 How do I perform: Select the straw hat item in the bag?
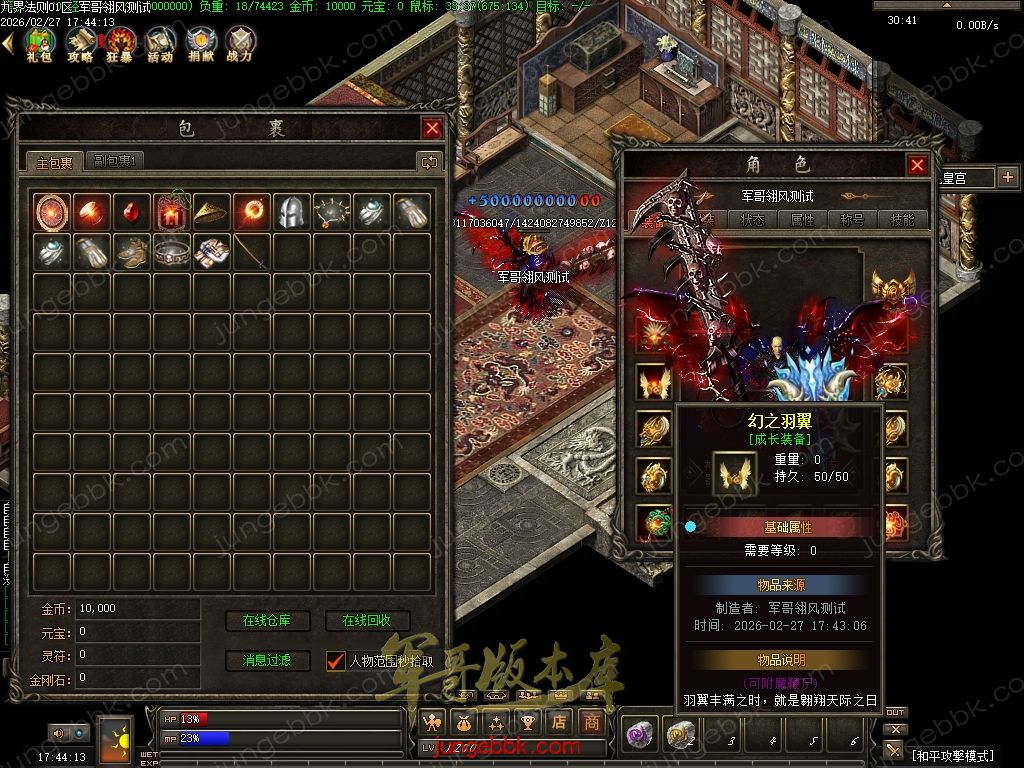pos(211,211)
